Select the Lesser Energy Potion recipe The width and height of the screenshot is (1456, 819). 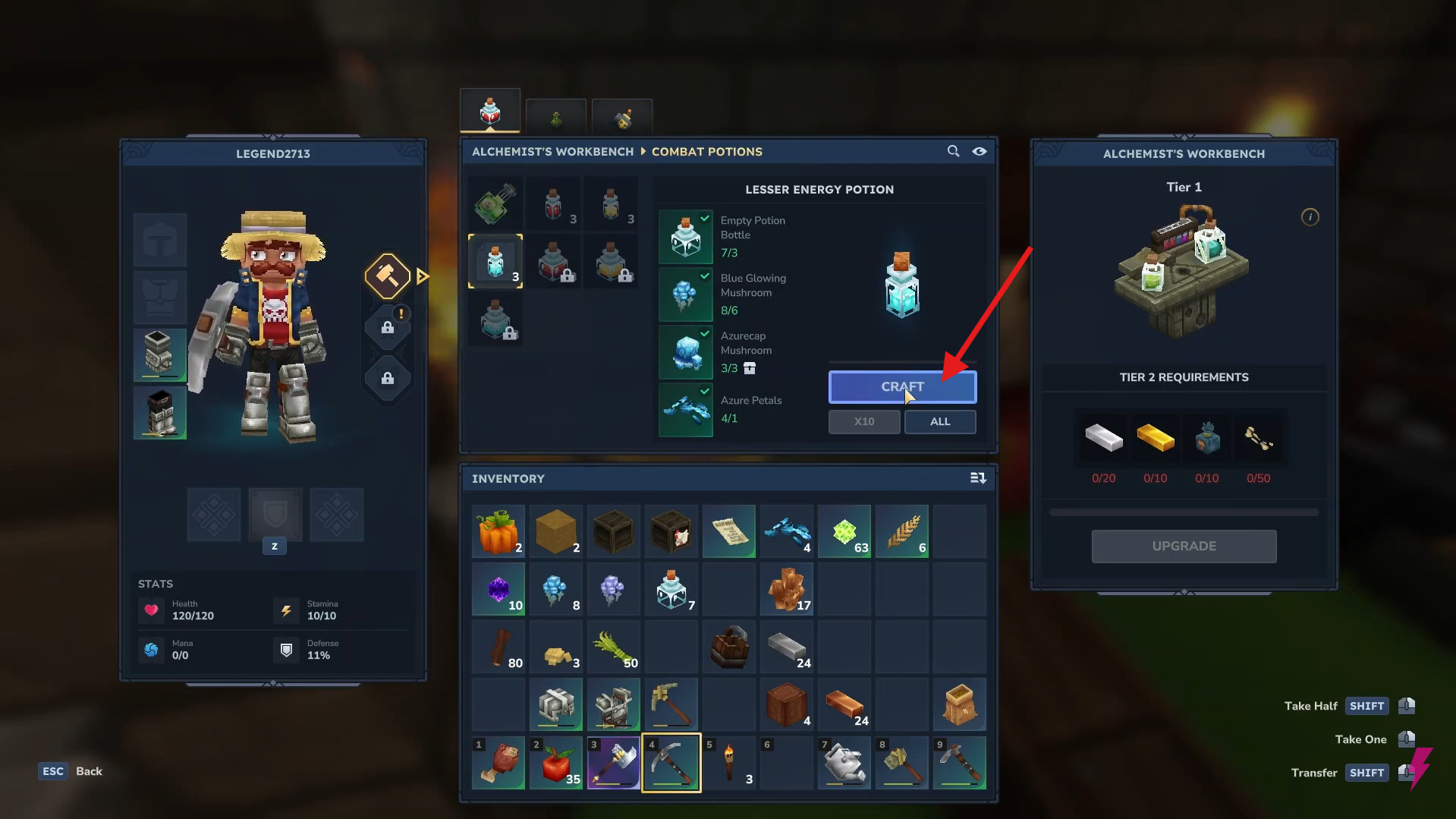point(495,261)
